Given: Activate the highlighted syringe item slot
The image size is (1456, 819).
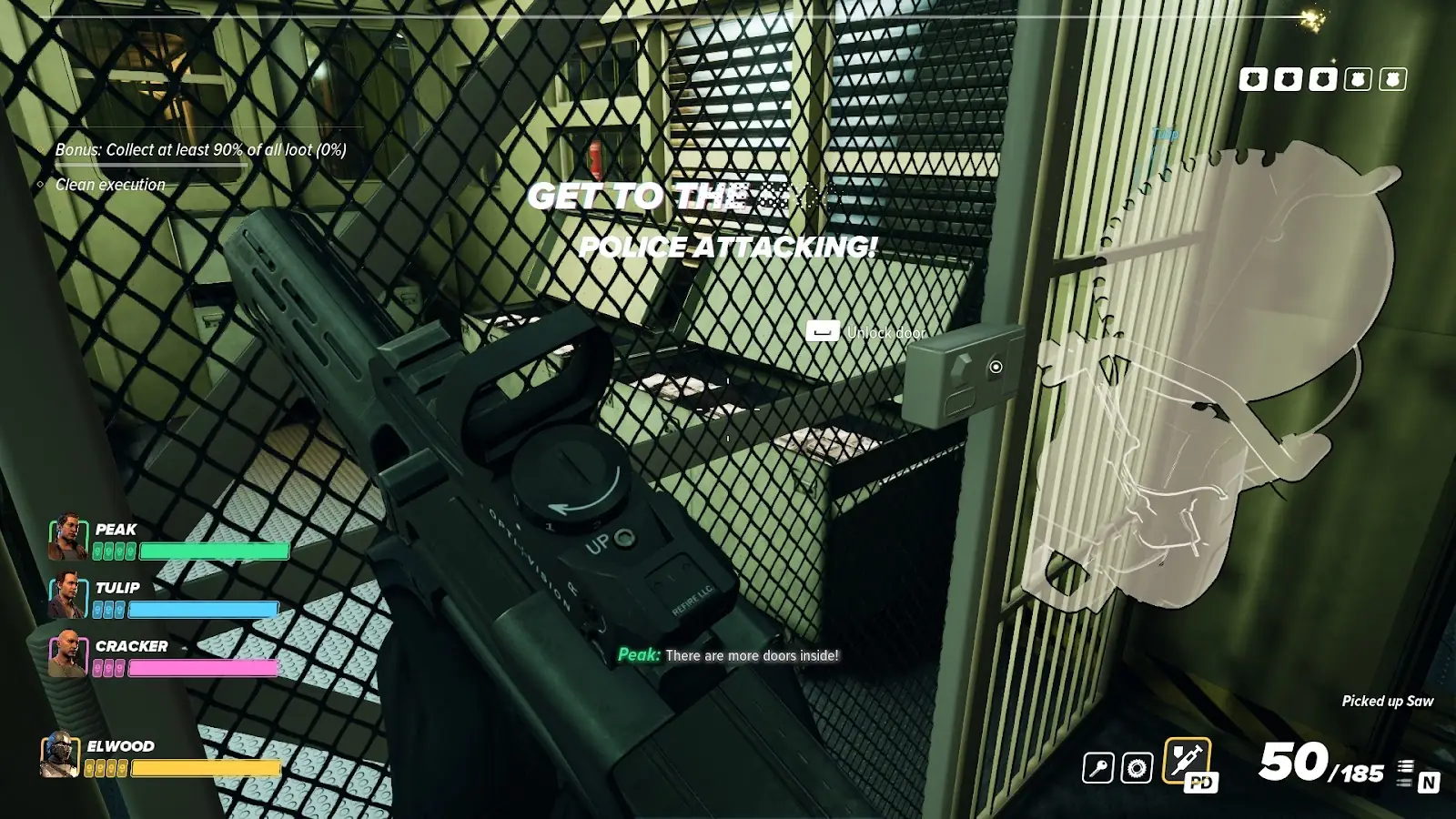Looking at the screenshot, I should (x=1187, y=760).
